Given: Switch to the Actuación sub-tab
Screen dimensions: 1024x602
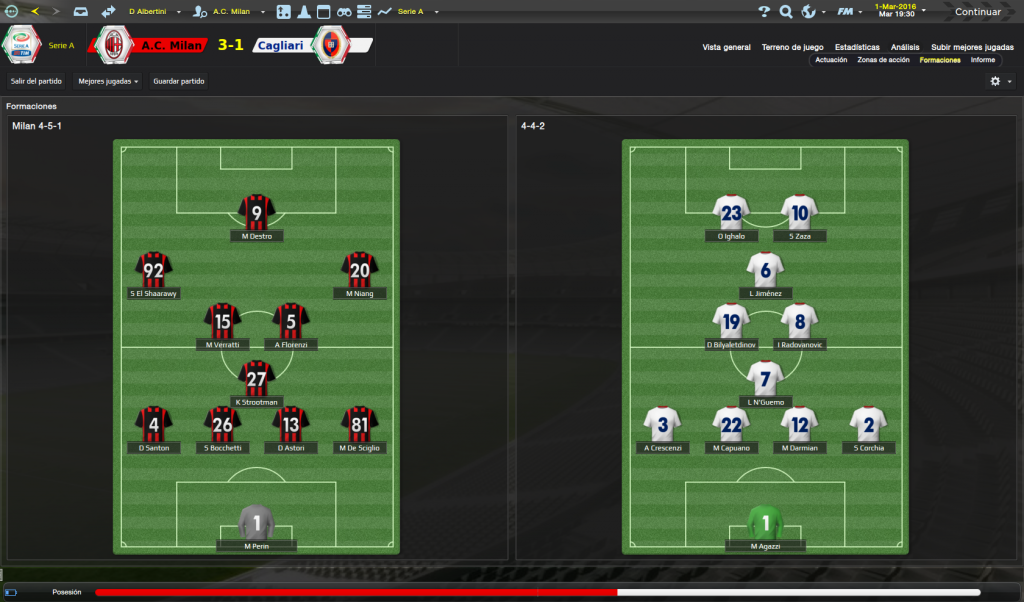Looking at the screenshot, I should 831,60.
